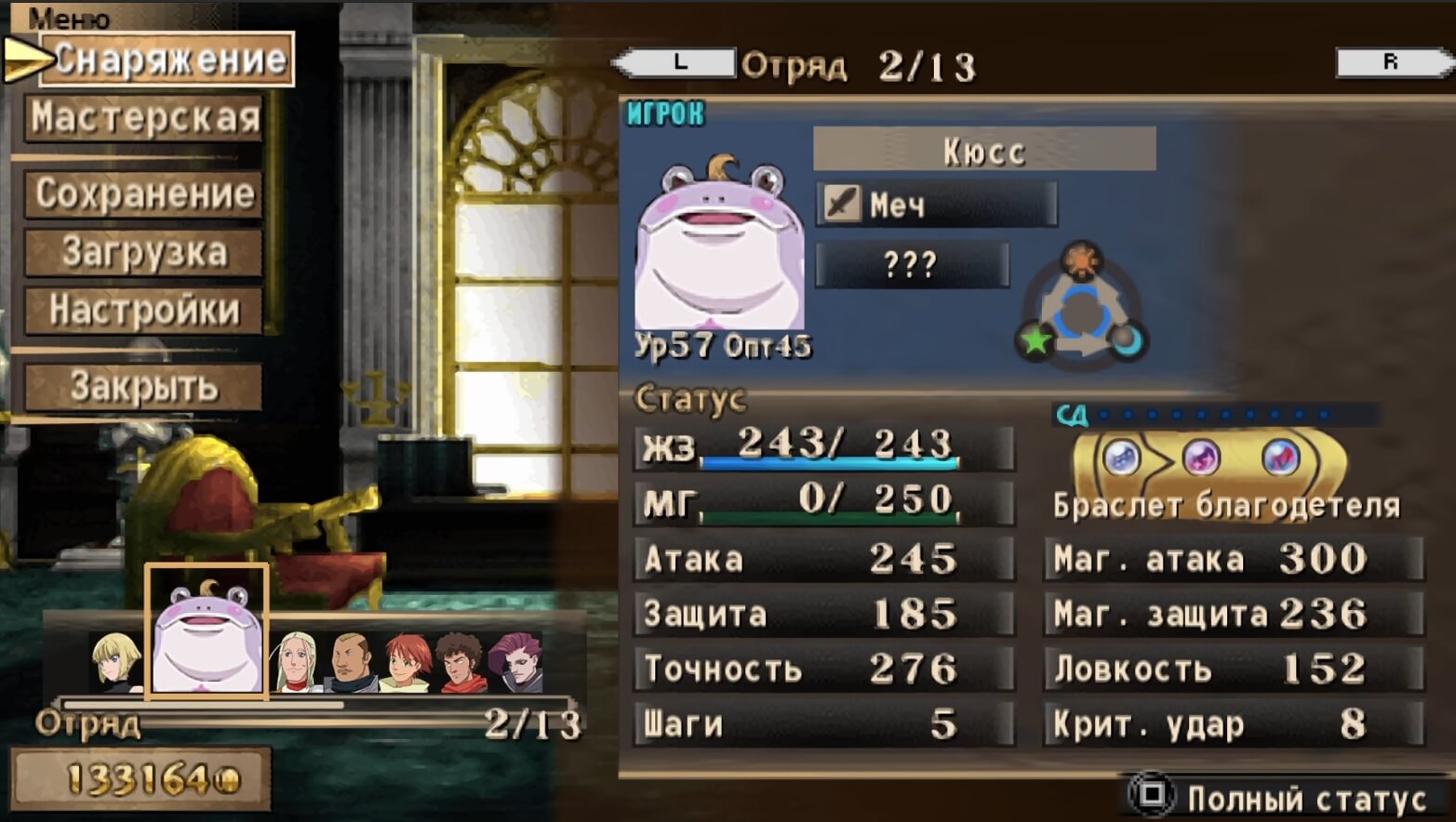The height and width of the screenshot is (822, 1456).
Task: Pick the bald man party portrait
Action: point(352,662)
